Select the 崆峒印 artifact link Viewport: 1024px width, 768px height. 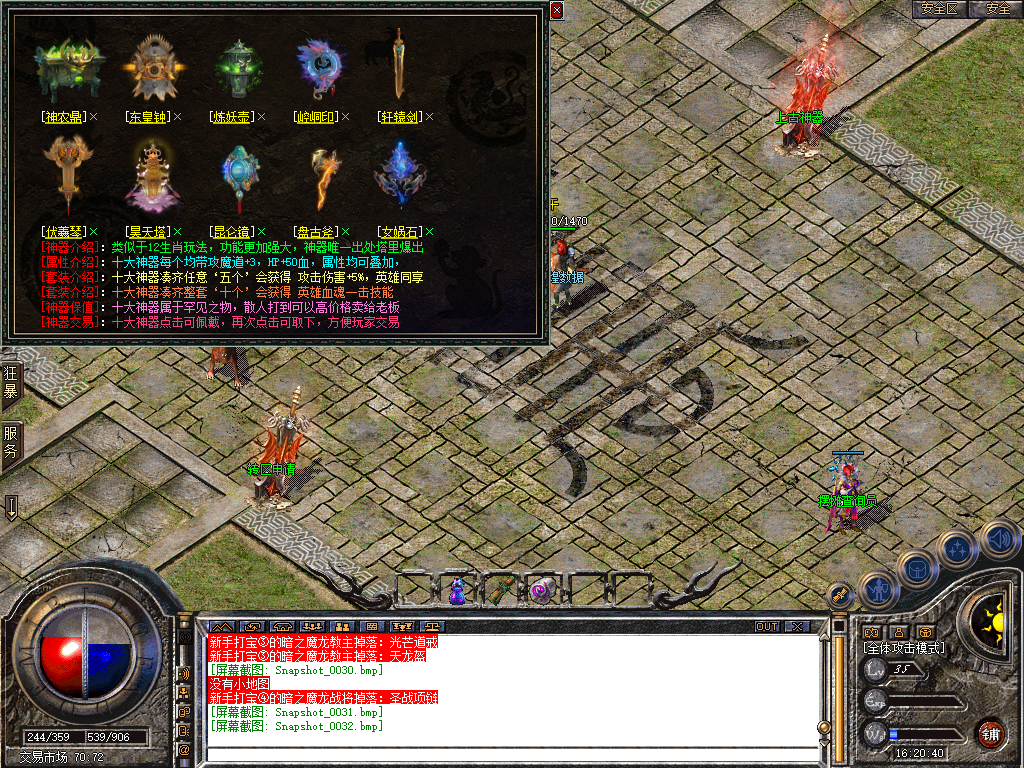316,117
